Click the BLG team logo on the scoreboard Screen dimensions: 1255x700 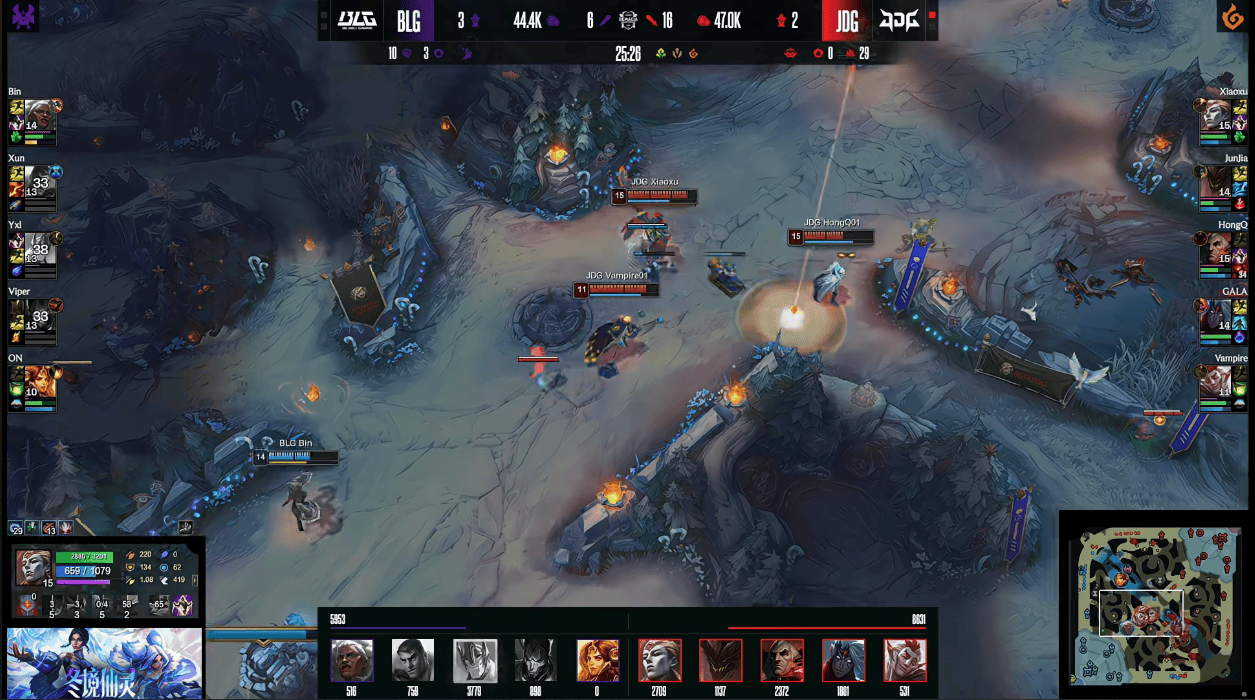pos(356,20)
